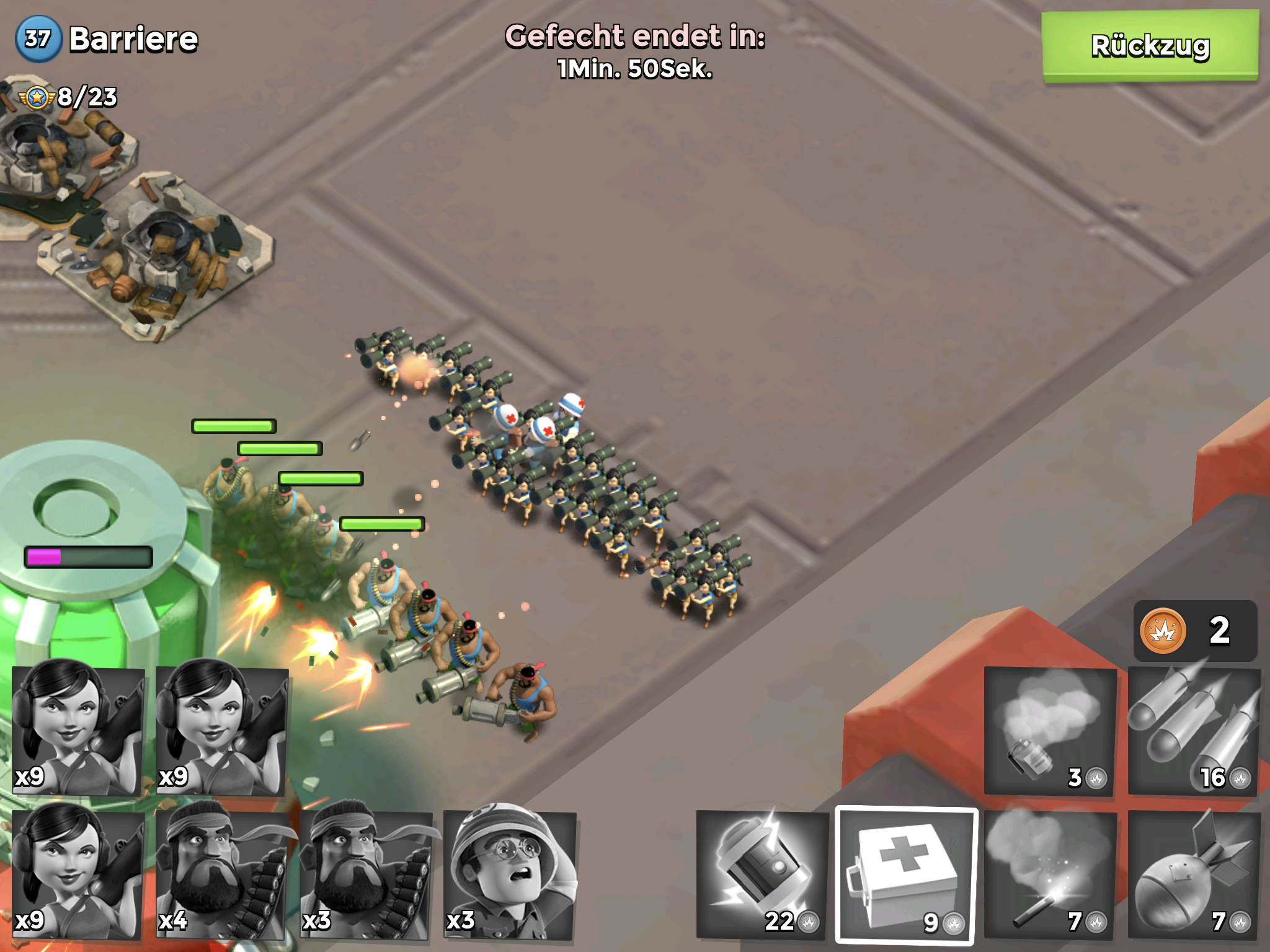Use the Medkit ability with white cross

click(905, 874)
